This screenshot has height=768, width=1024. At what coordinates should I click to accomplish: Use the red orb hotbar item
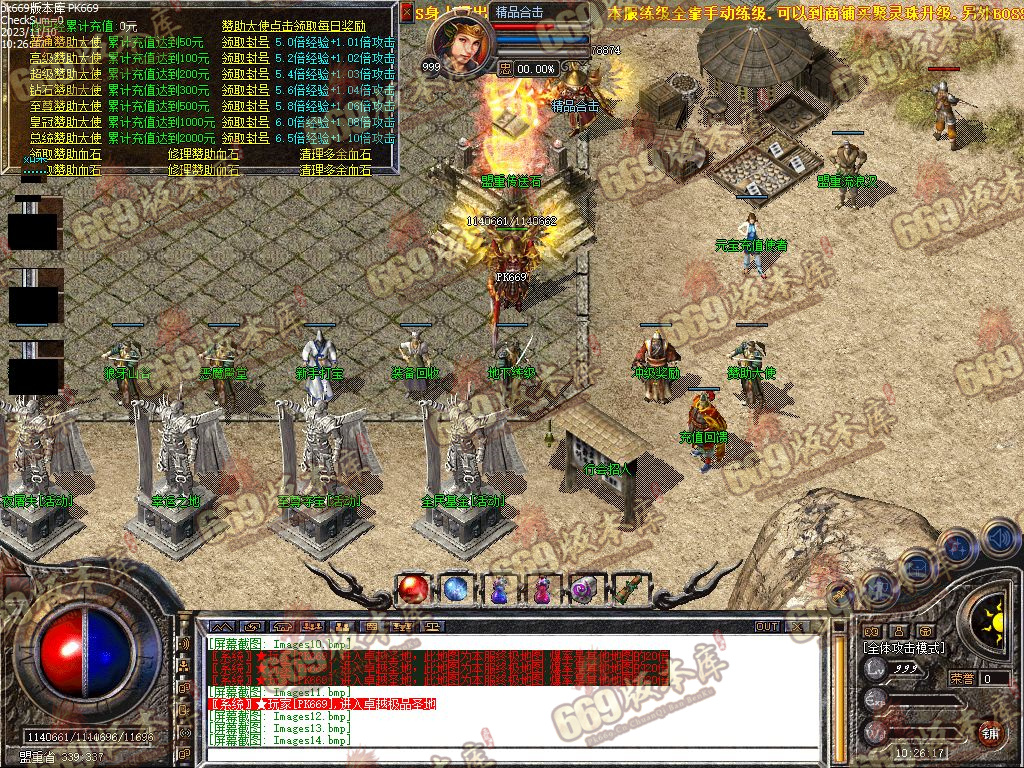pyautogui.click(x=412, y=590)
